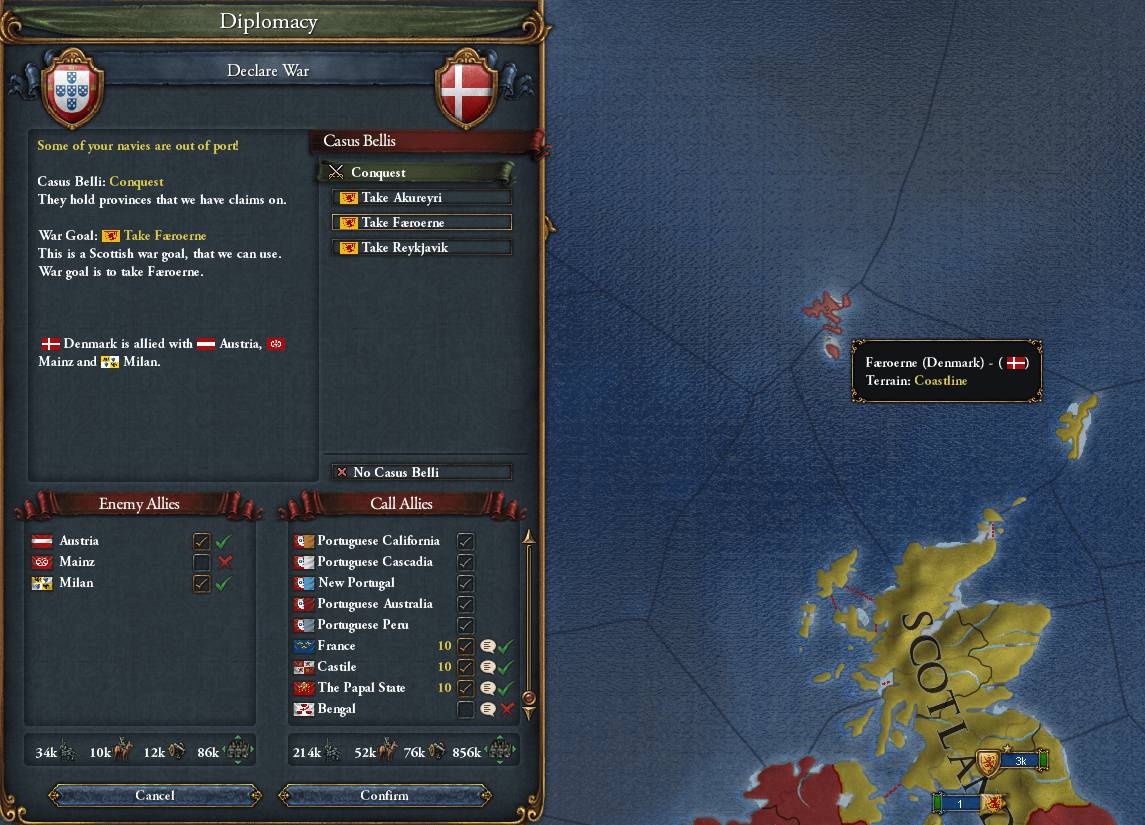Click the Call Allies list scrollbar
The height and width of the screenshot is (825, 1145).
[x=529, y=620]
